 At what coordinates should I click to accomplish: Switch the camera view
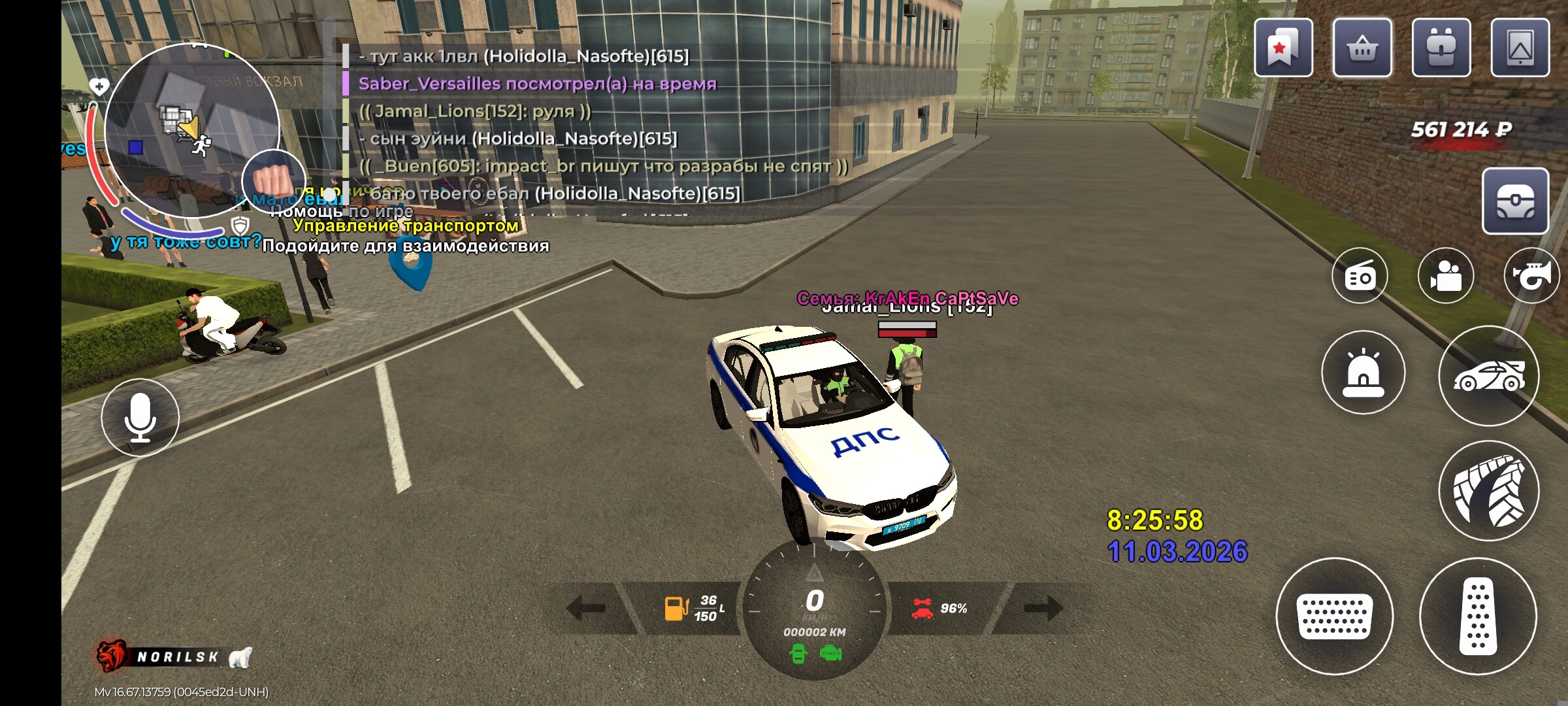(x=1446, y=277)
